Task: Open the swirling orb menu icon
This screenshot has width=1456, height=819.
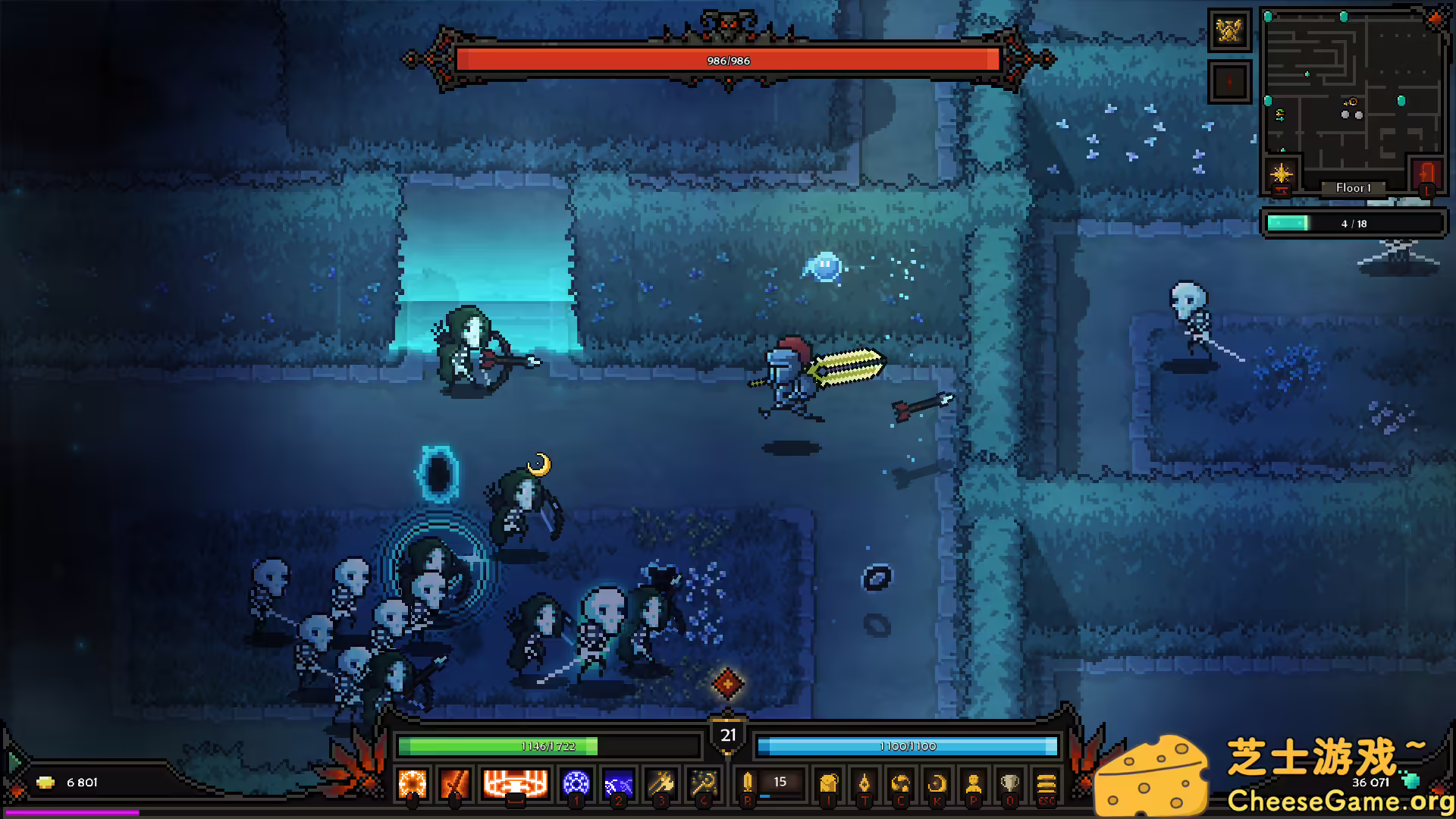Action: pyautogui.click(x=901, y=783)
